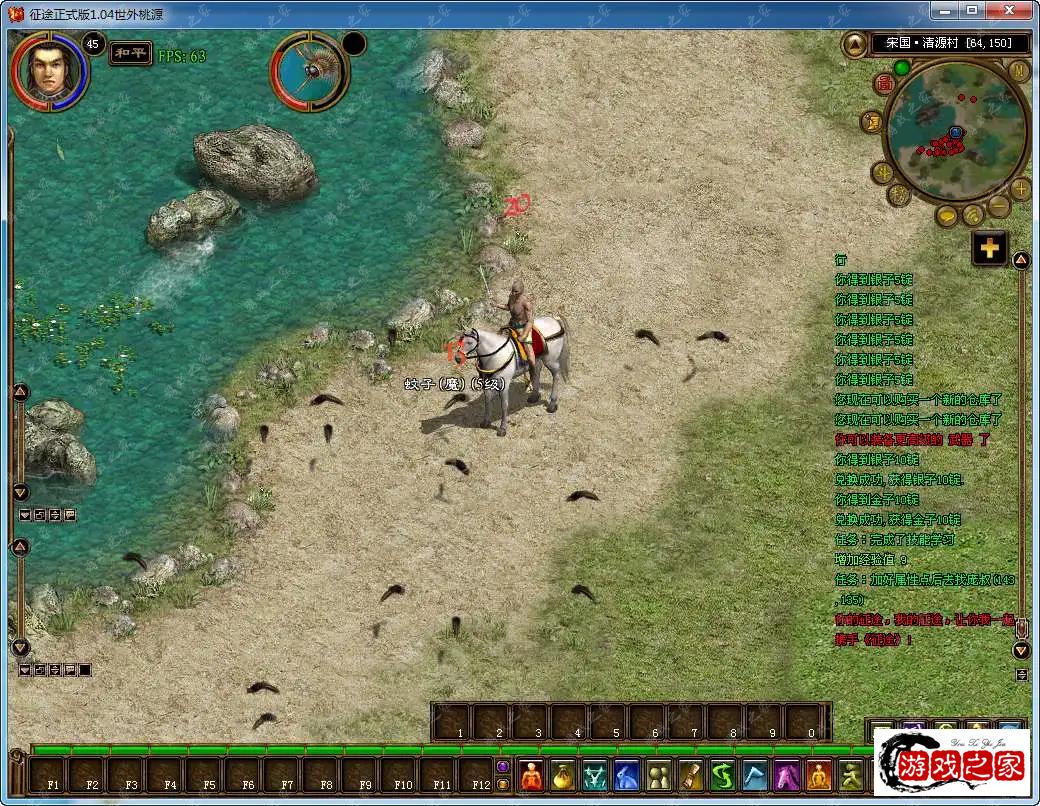
Task: Click the large gold plus button
Action: tap(990, 249)
